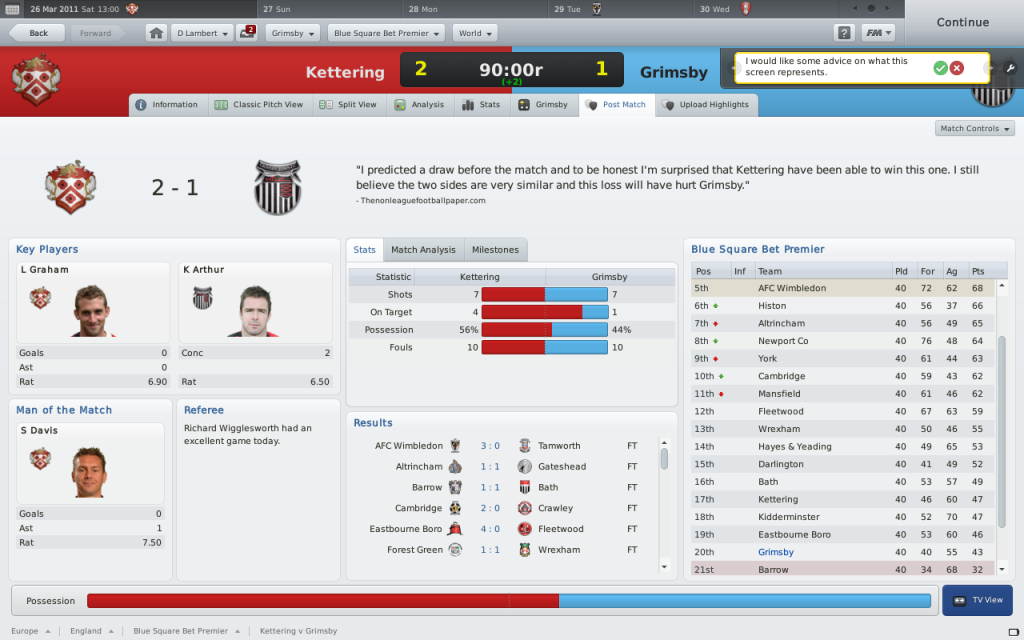Switch to TV View
Image resolution: width=1024 pixels, height=640 pixels.
[978, 601]
